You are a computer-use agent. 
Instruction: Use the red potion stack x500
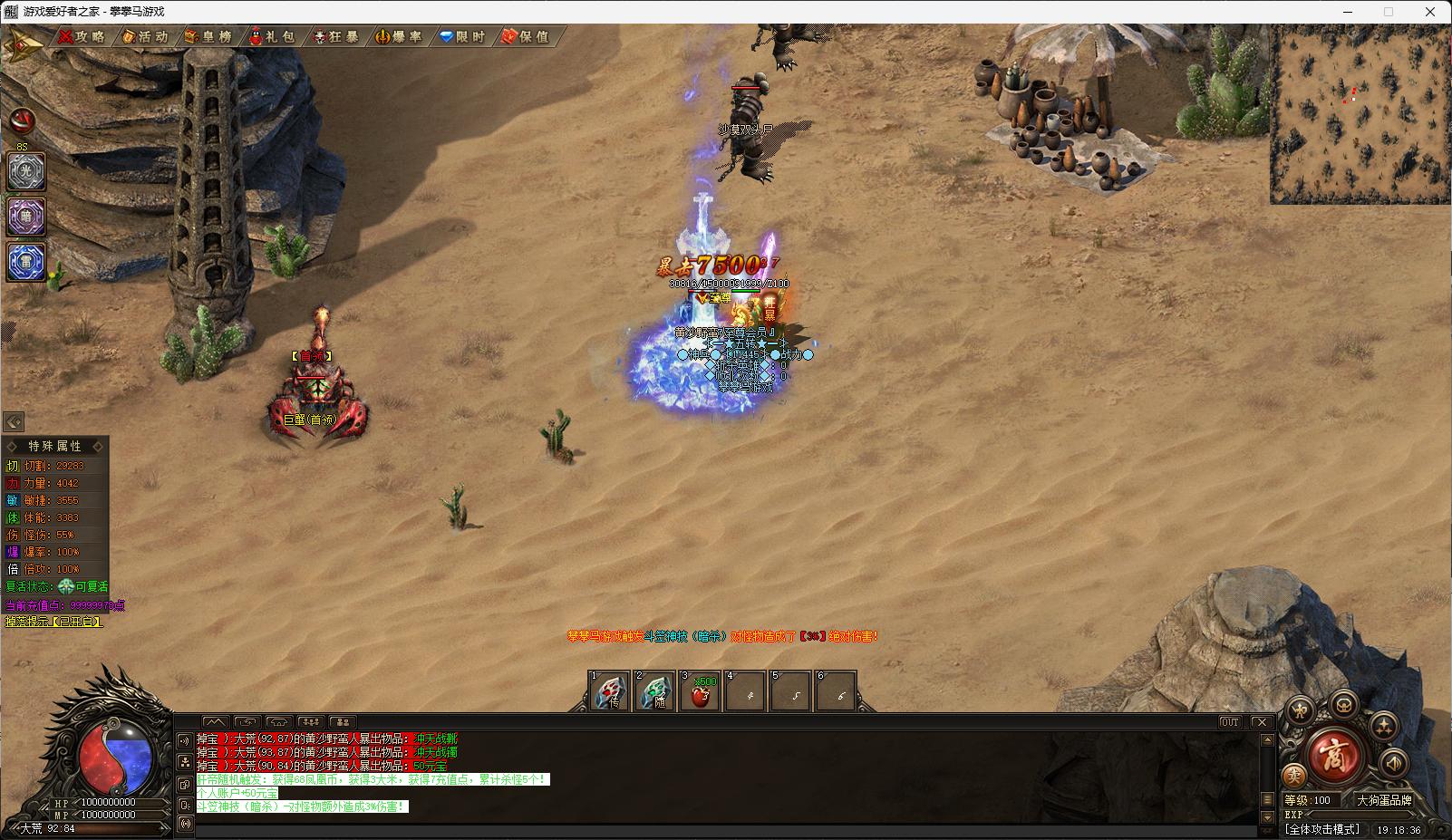pyautogui.click(x=701, y=692)
